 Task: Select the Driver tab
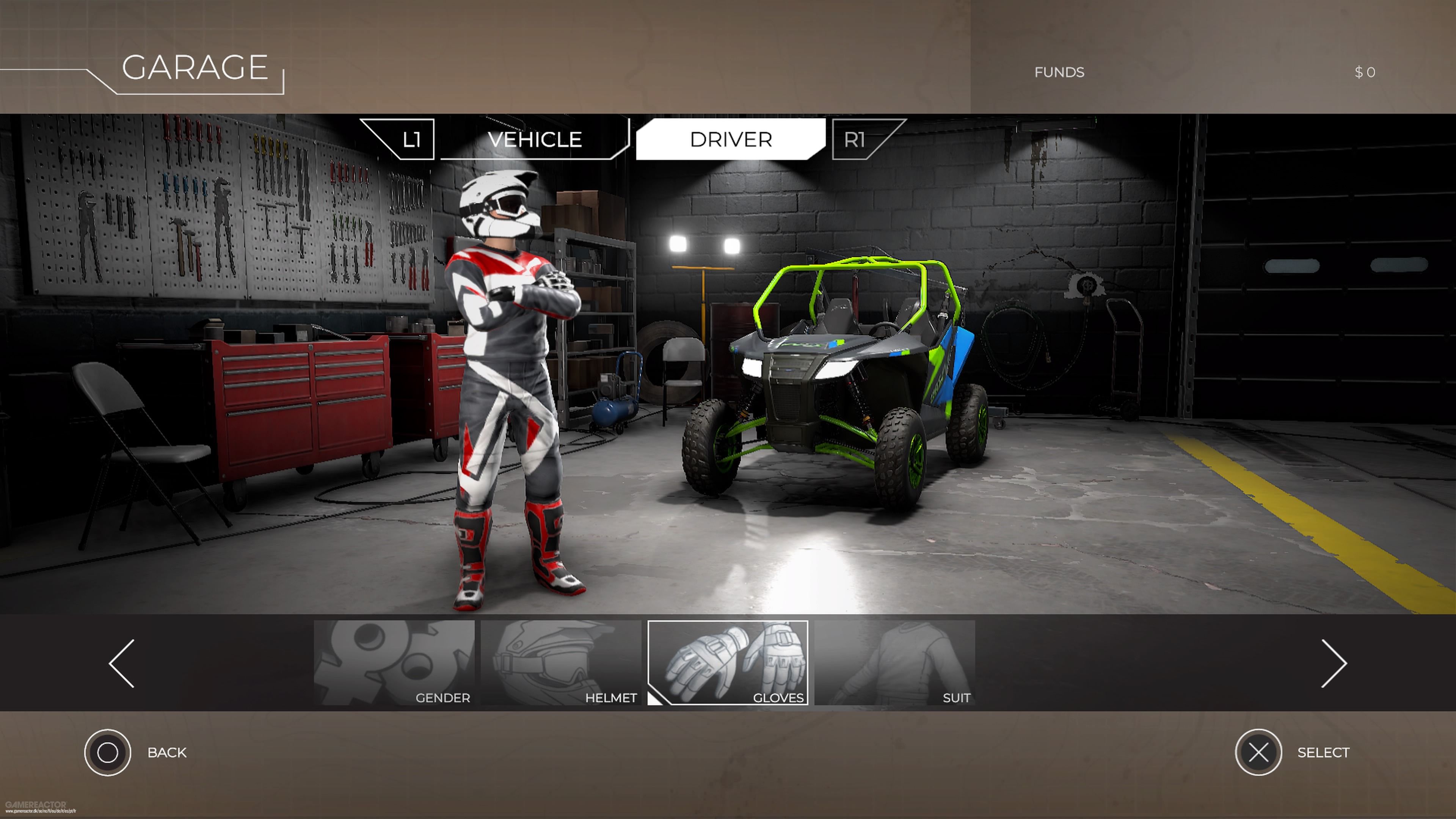coord(730,140)
